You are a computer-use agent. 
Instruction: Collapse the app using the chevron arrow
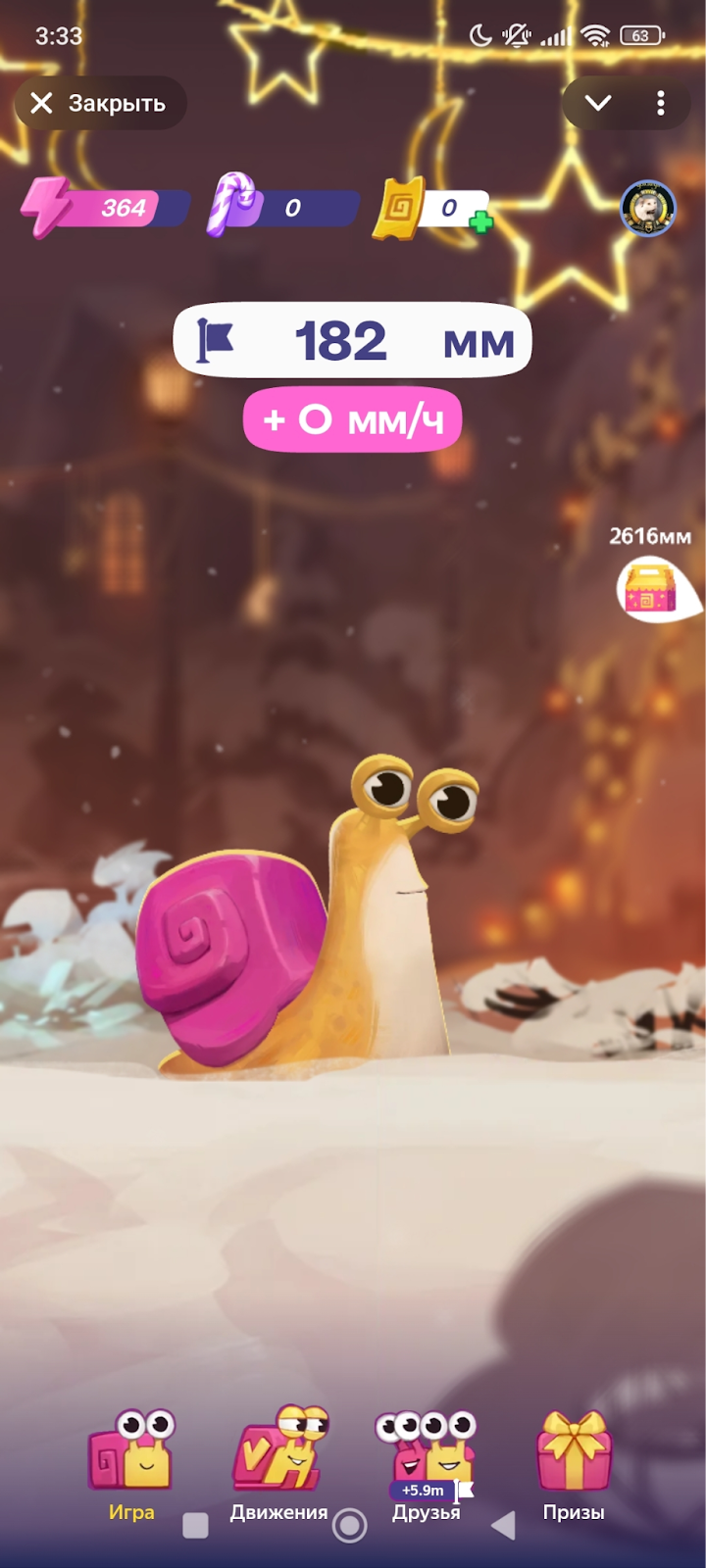click(x=597, y=103)
